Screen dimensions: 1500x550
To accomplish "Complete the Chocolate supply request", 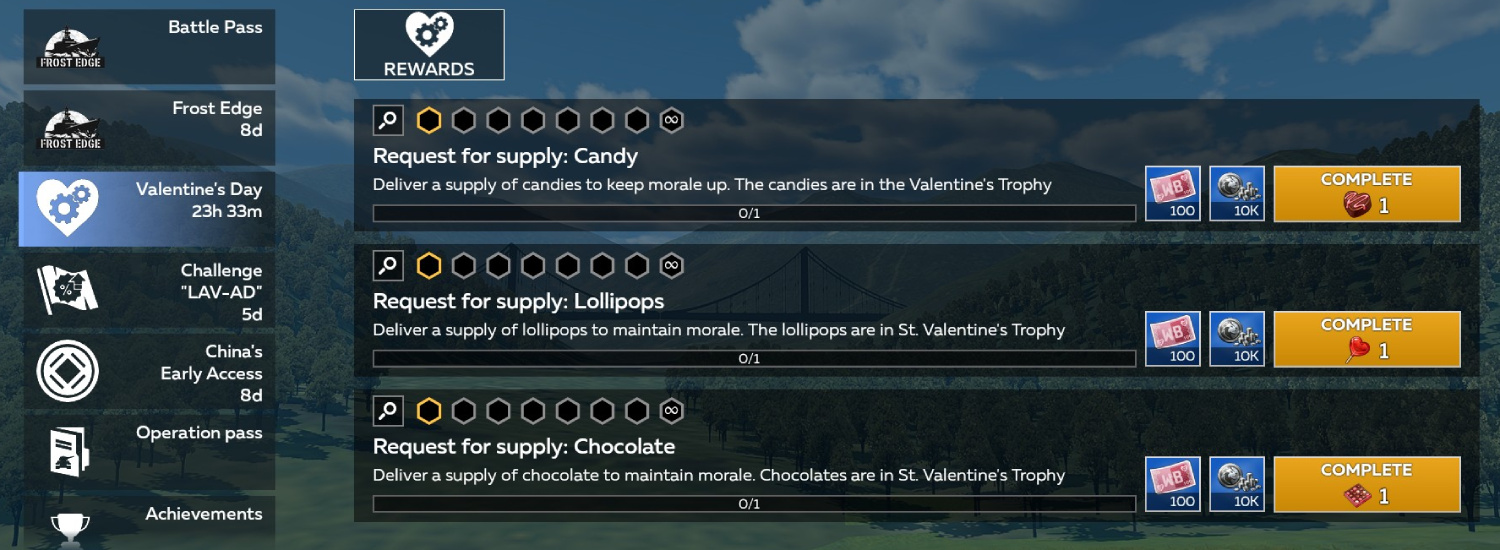I will (1366, 484).
